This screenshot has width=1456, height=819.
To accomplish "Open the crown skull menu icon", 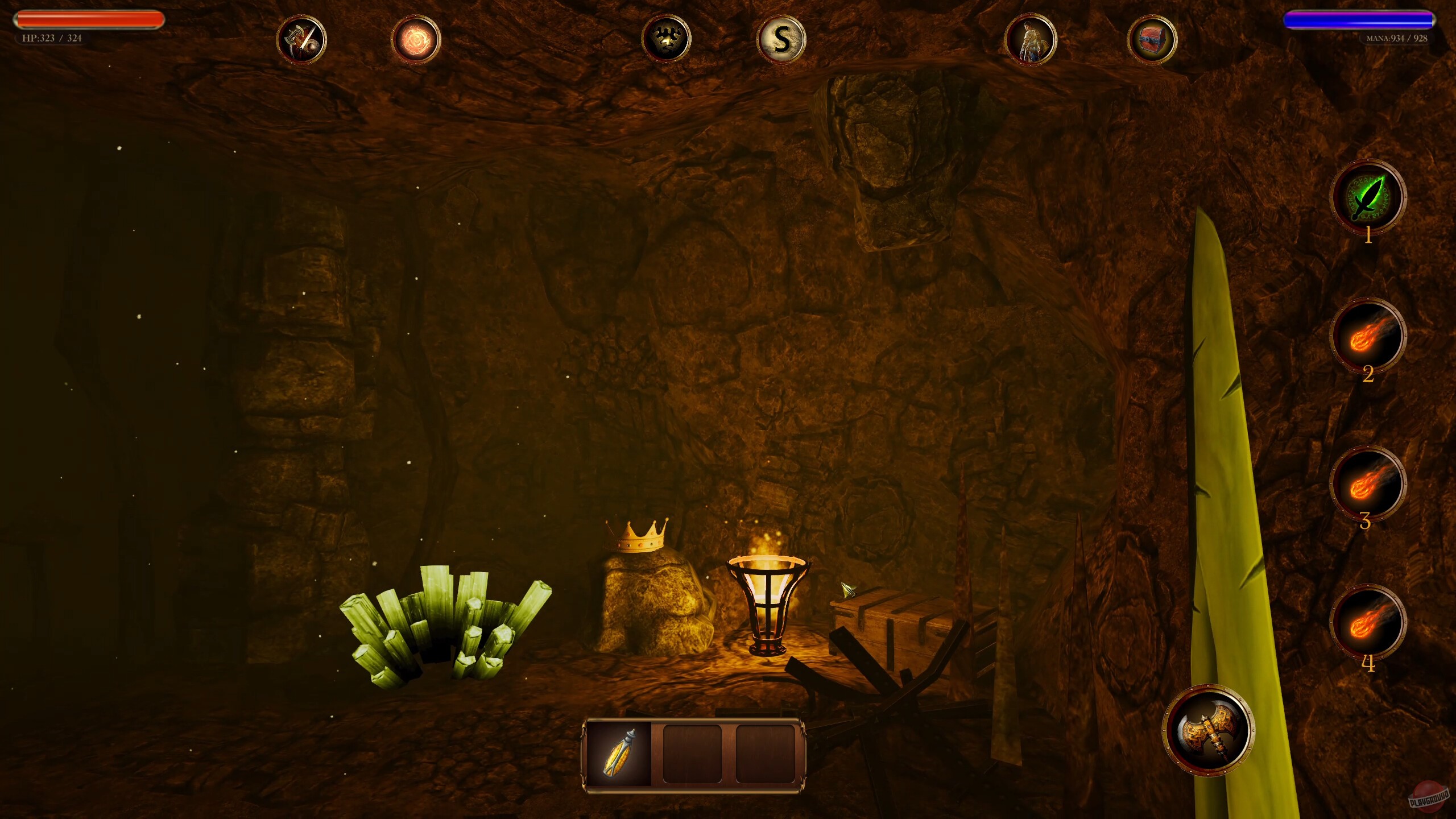I will (667, 38).
